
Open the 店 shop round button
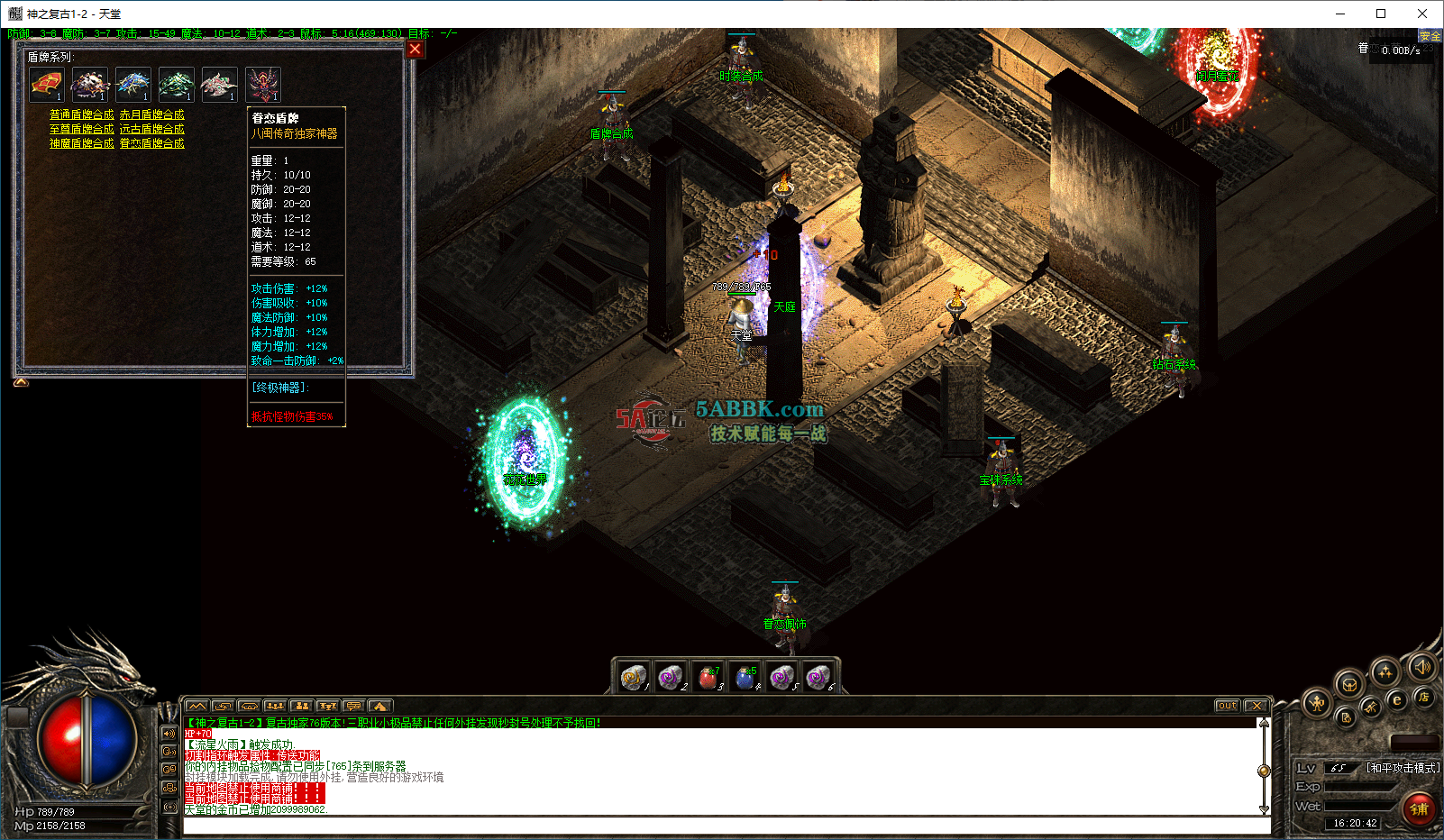pos(1424,697)
